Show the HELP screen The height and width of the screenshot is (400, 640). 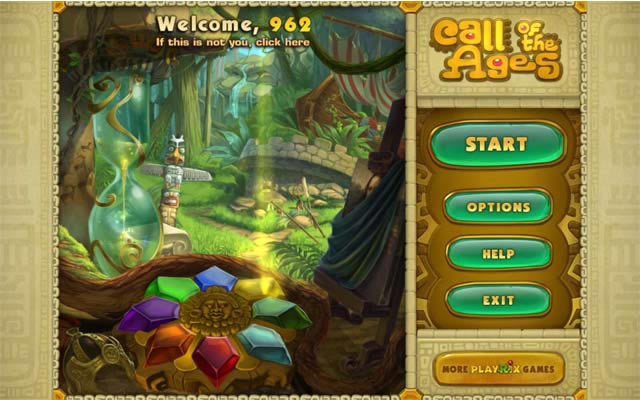click(x=497, y=254)
